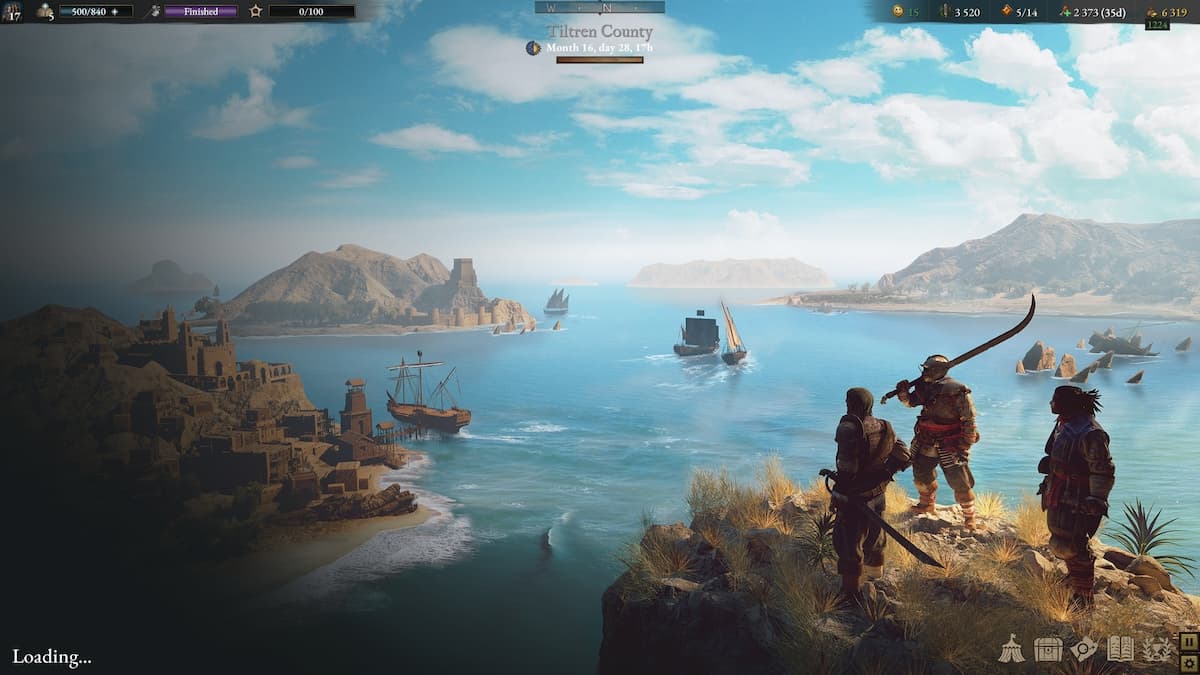Open the open-book journal

pos(1120,650)
